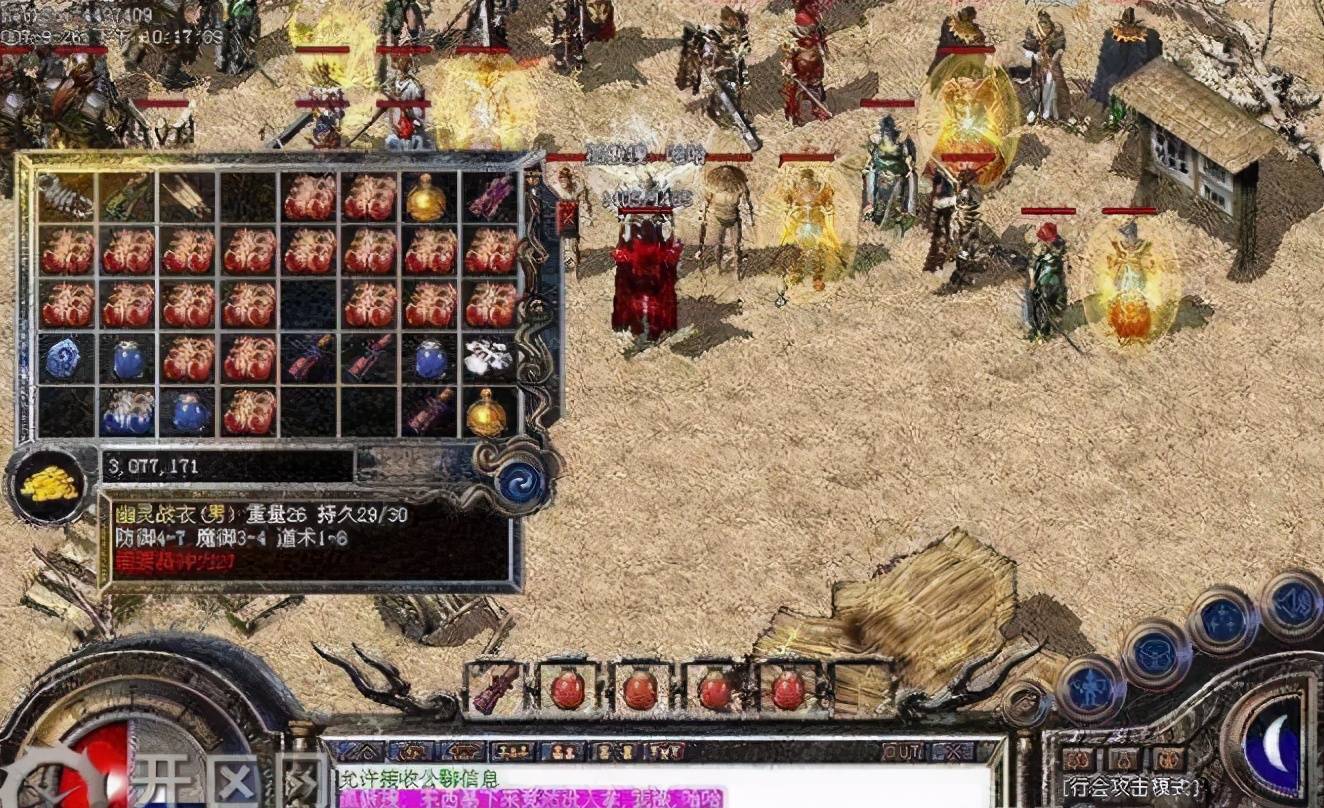Screen dimensions: 1324x808
Task: Pick the blue crystal ore item in the bag
Action: pyautogui.click(x=65, y=357)
